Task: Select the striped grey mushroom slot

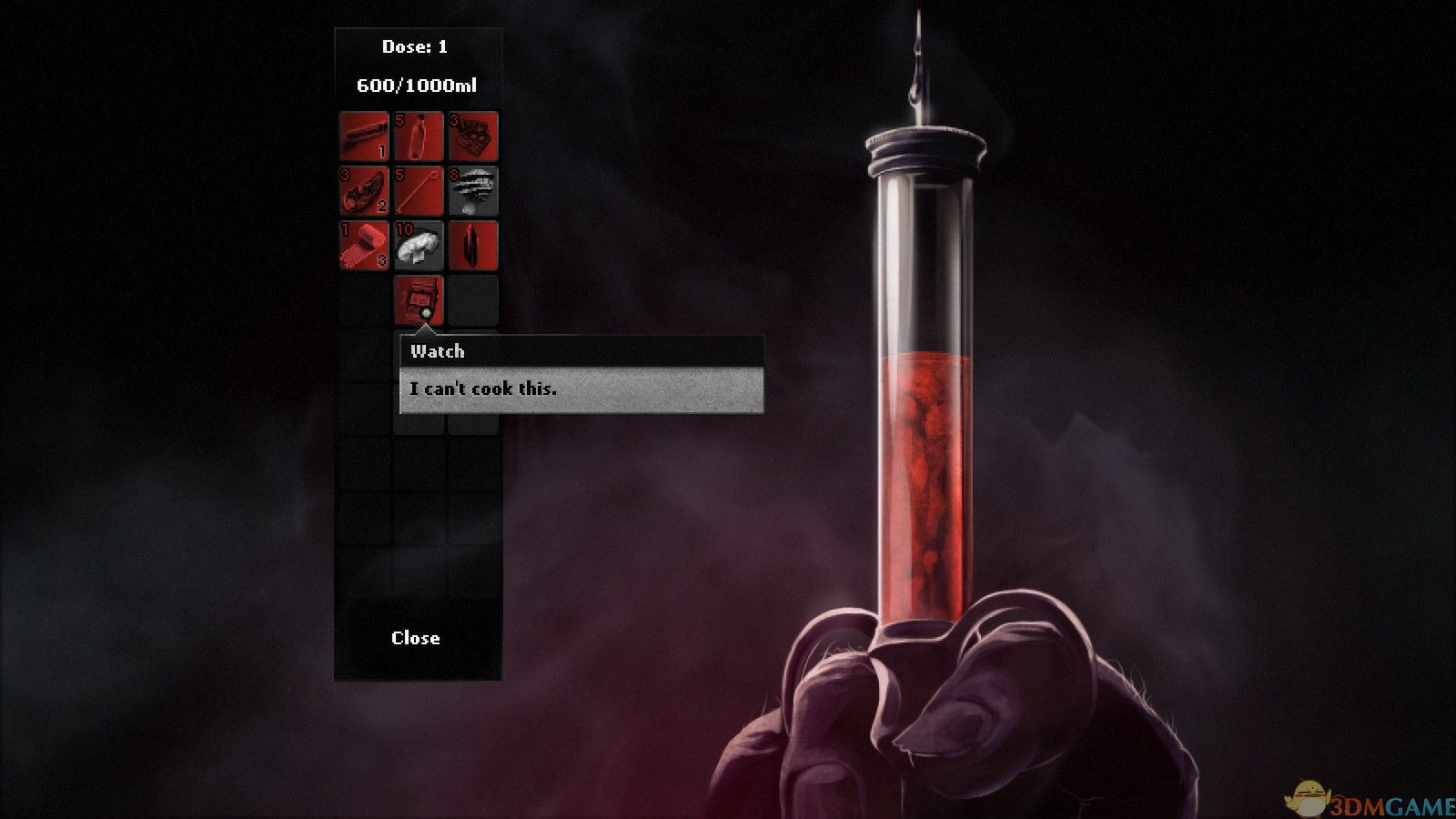Action: [473, 191]
